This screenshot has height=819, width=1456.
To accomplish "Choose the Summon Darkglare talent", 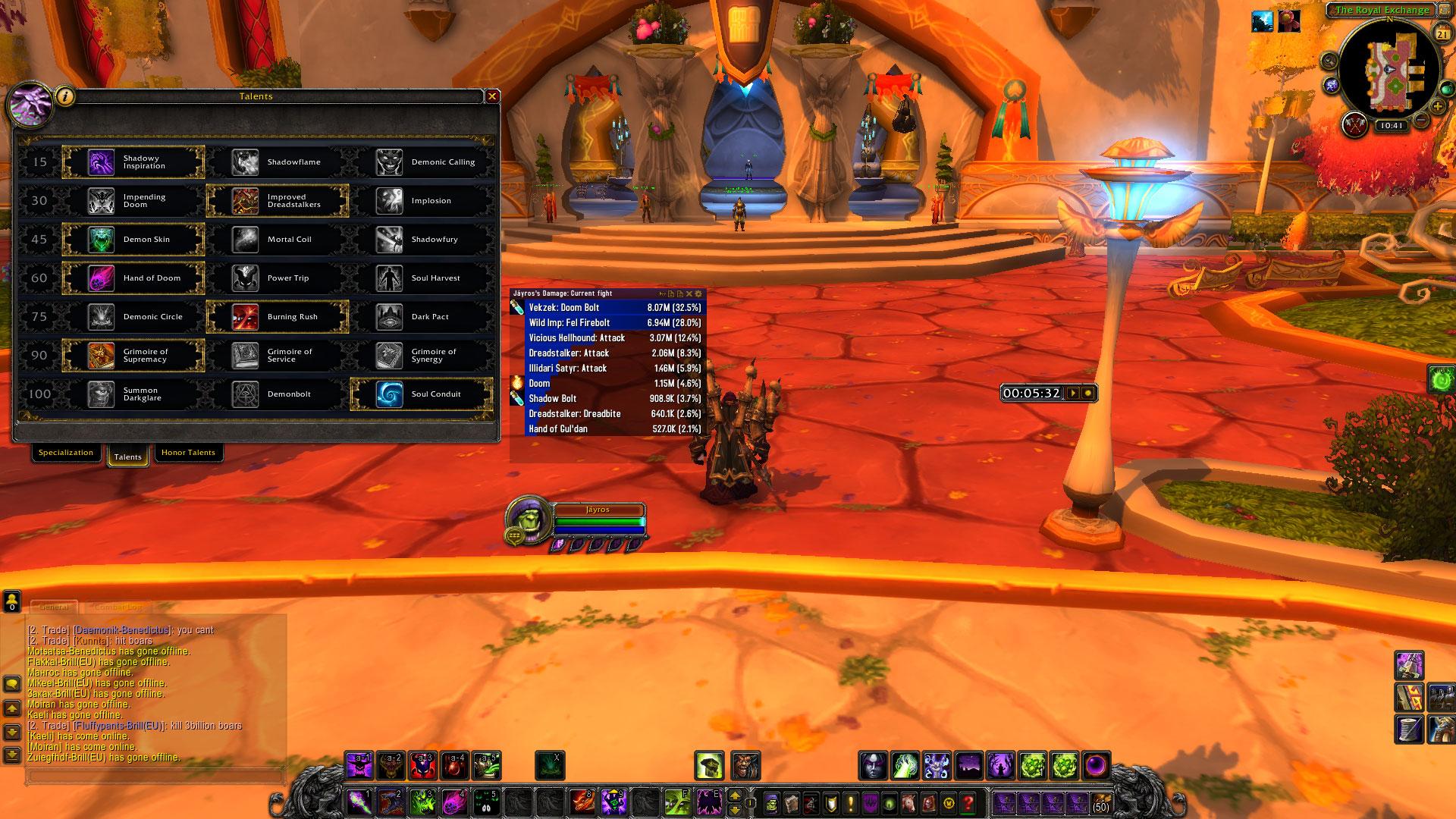I will [133, 394].
